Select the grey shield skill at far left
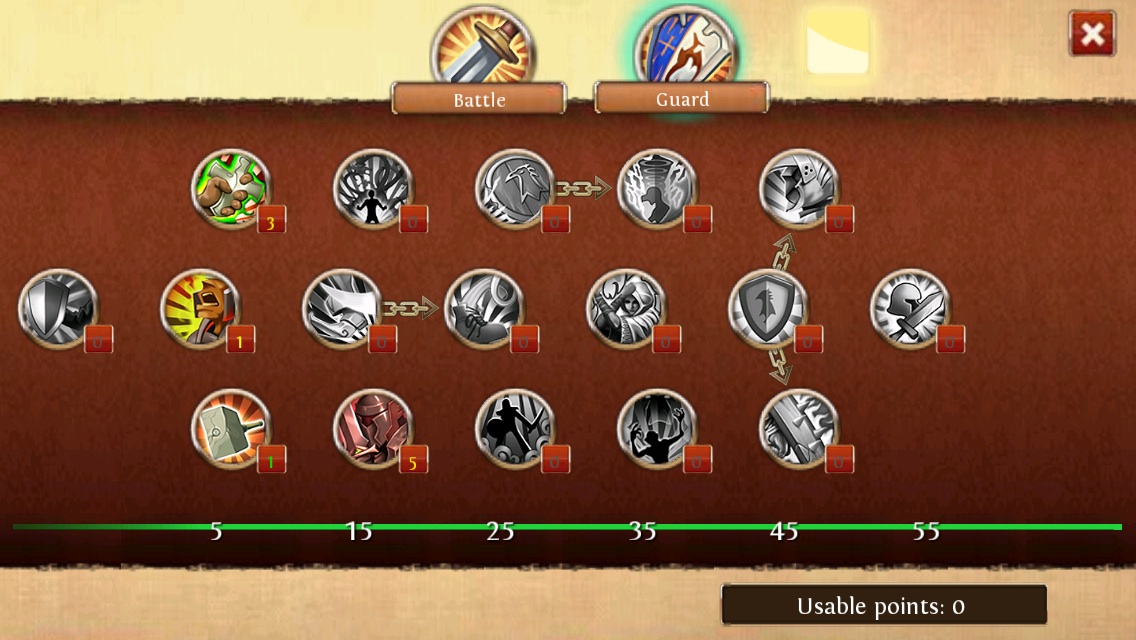The height and width of the screenshot is (640, 1136). (x=58, y=309)
